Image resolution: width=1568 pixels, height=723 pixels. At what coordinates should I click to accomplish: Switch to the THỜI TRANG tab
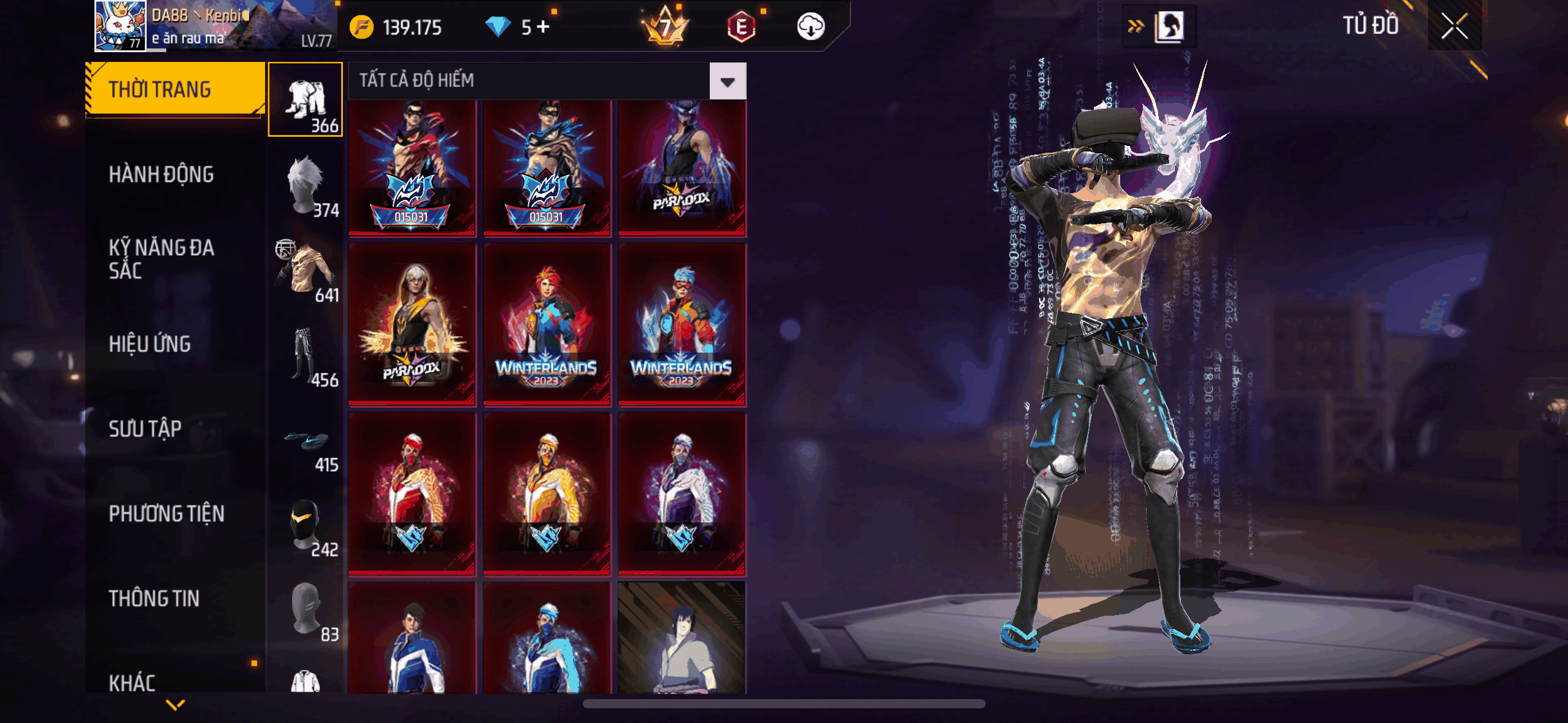click(175, 89)
